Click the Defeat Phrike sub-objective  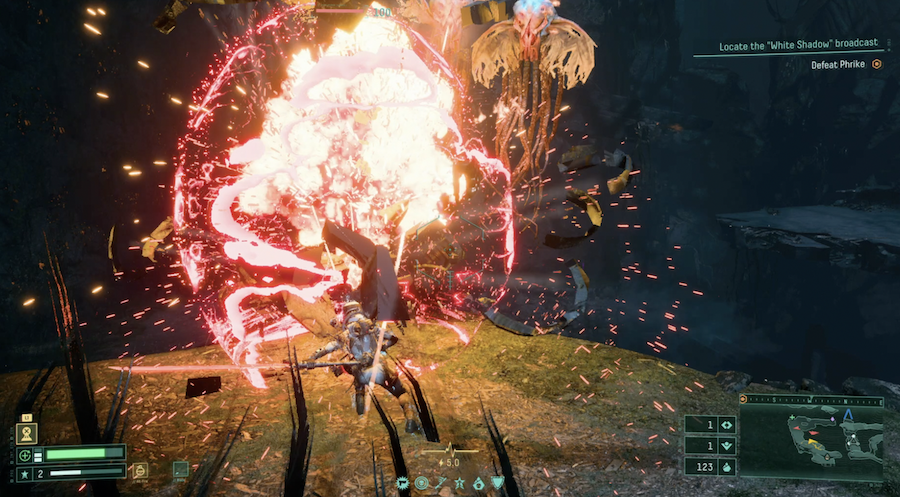[x=839, y=64]
